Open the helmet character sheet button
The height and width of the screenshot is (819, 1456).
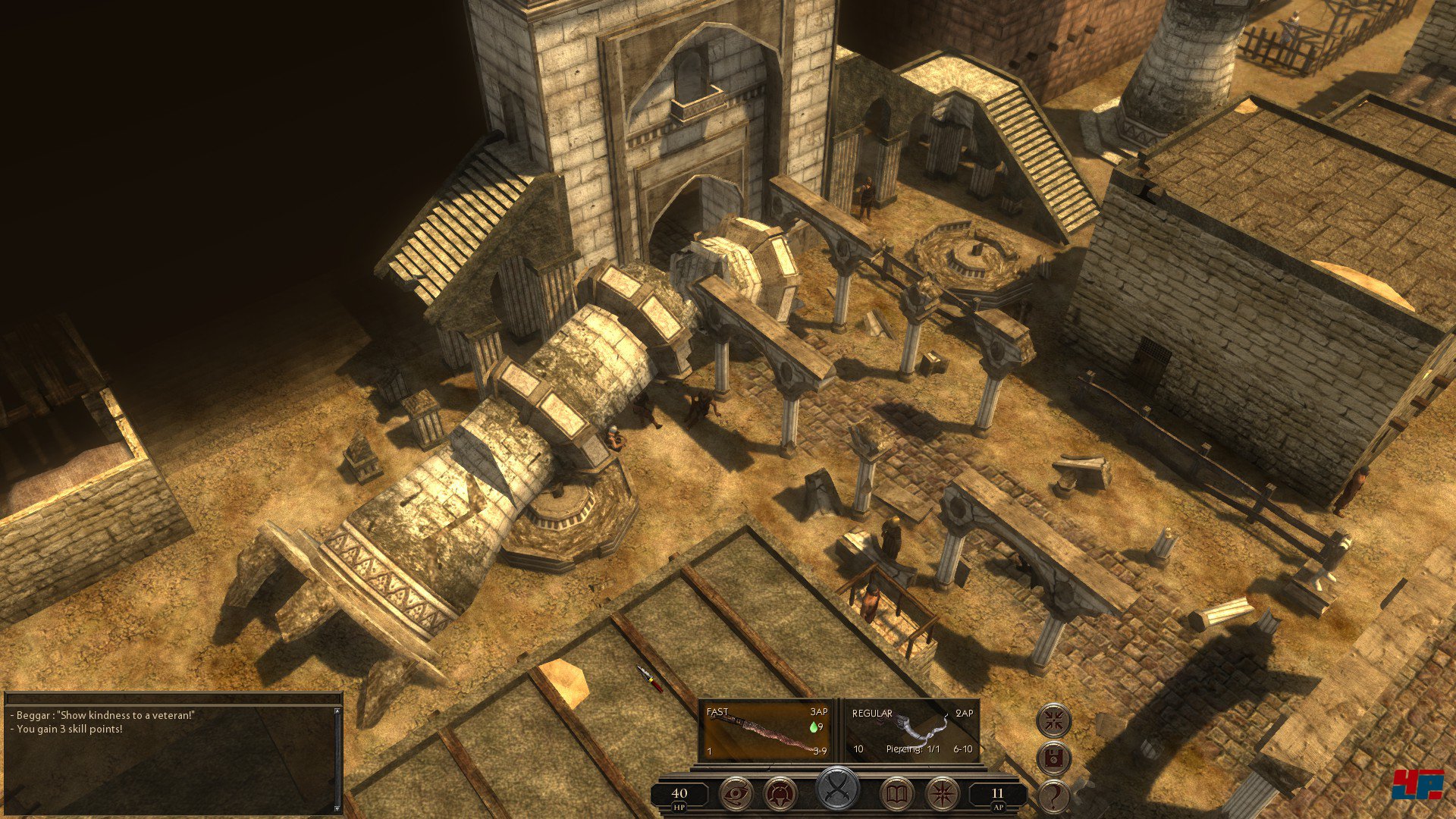point(780,794)
